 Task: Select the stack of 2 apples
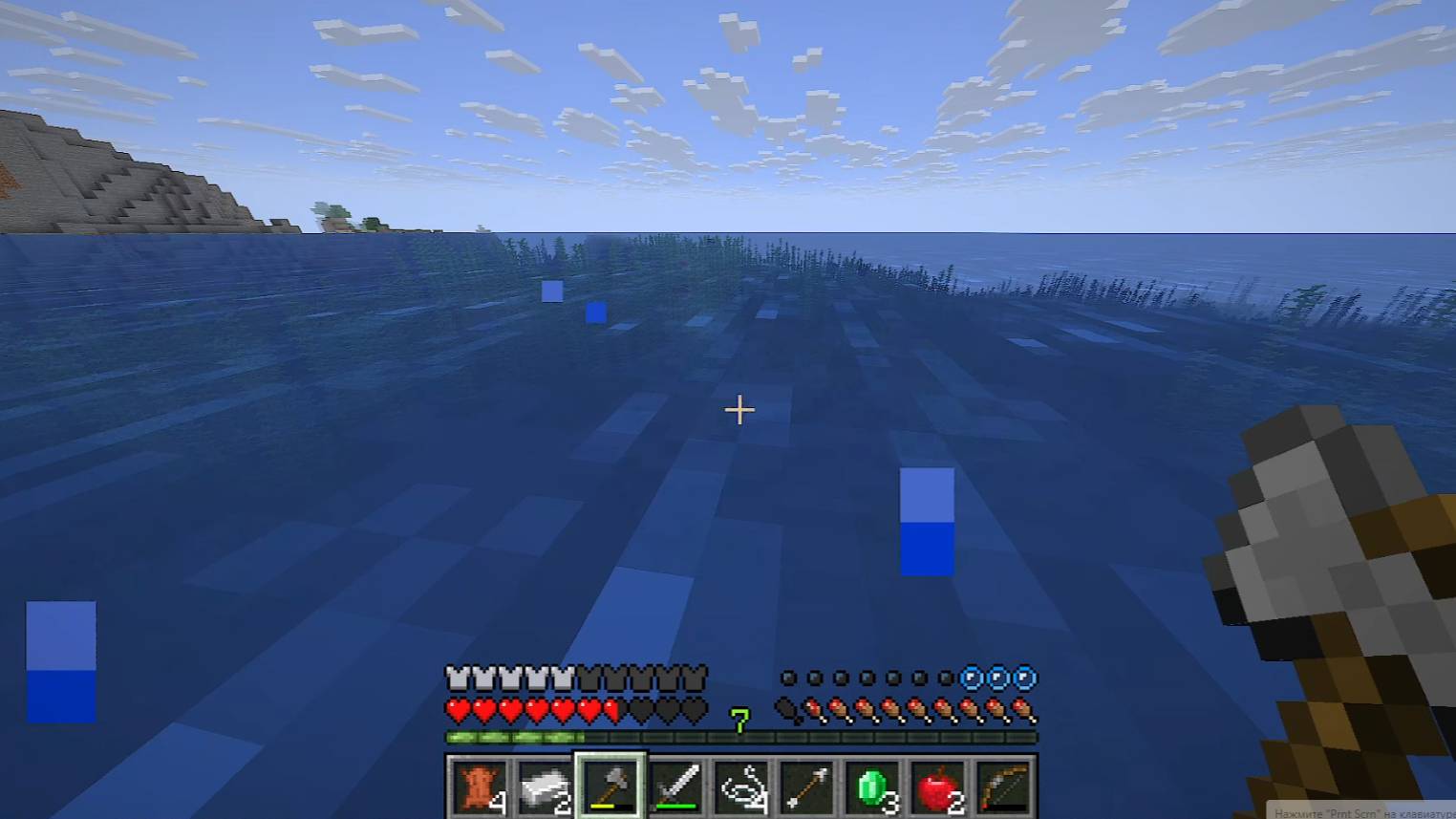point(941,784)
